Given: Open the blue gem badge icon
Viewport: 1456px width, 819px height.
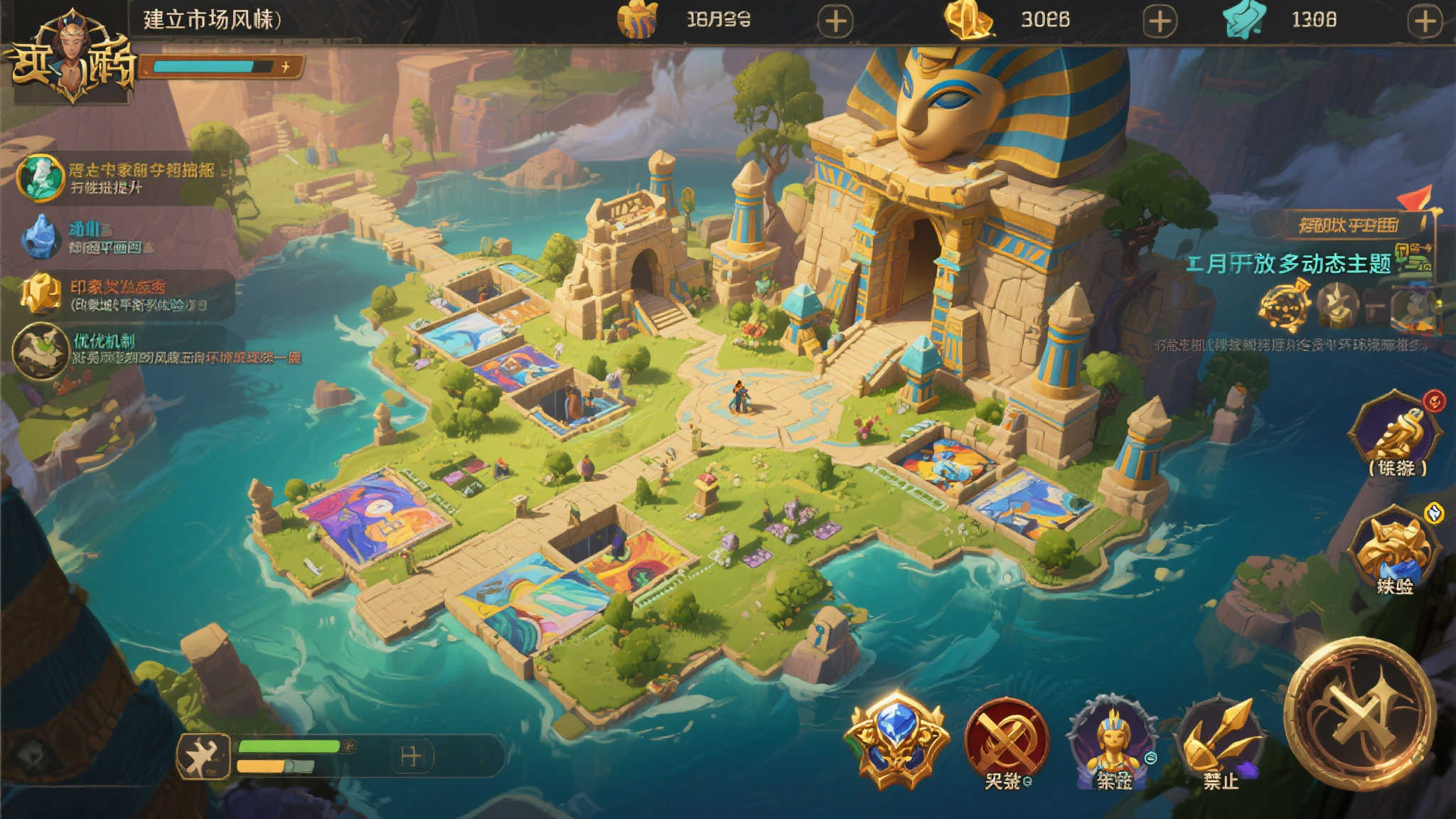Looking at the screenshot, I should click(897, 739).
